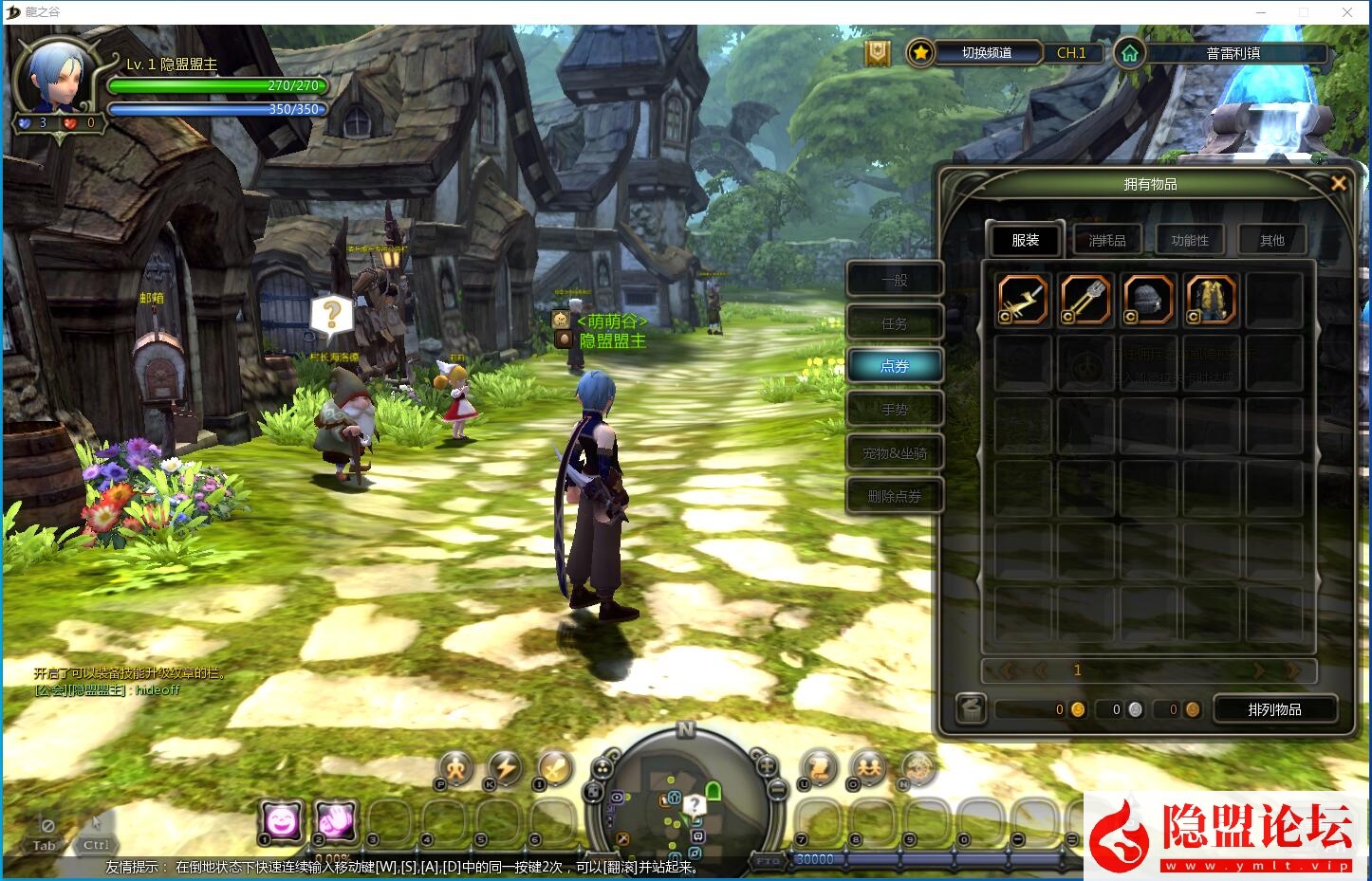Switch to the 消耗品 tab
Screen dimensions: 1372x881
1106,240
